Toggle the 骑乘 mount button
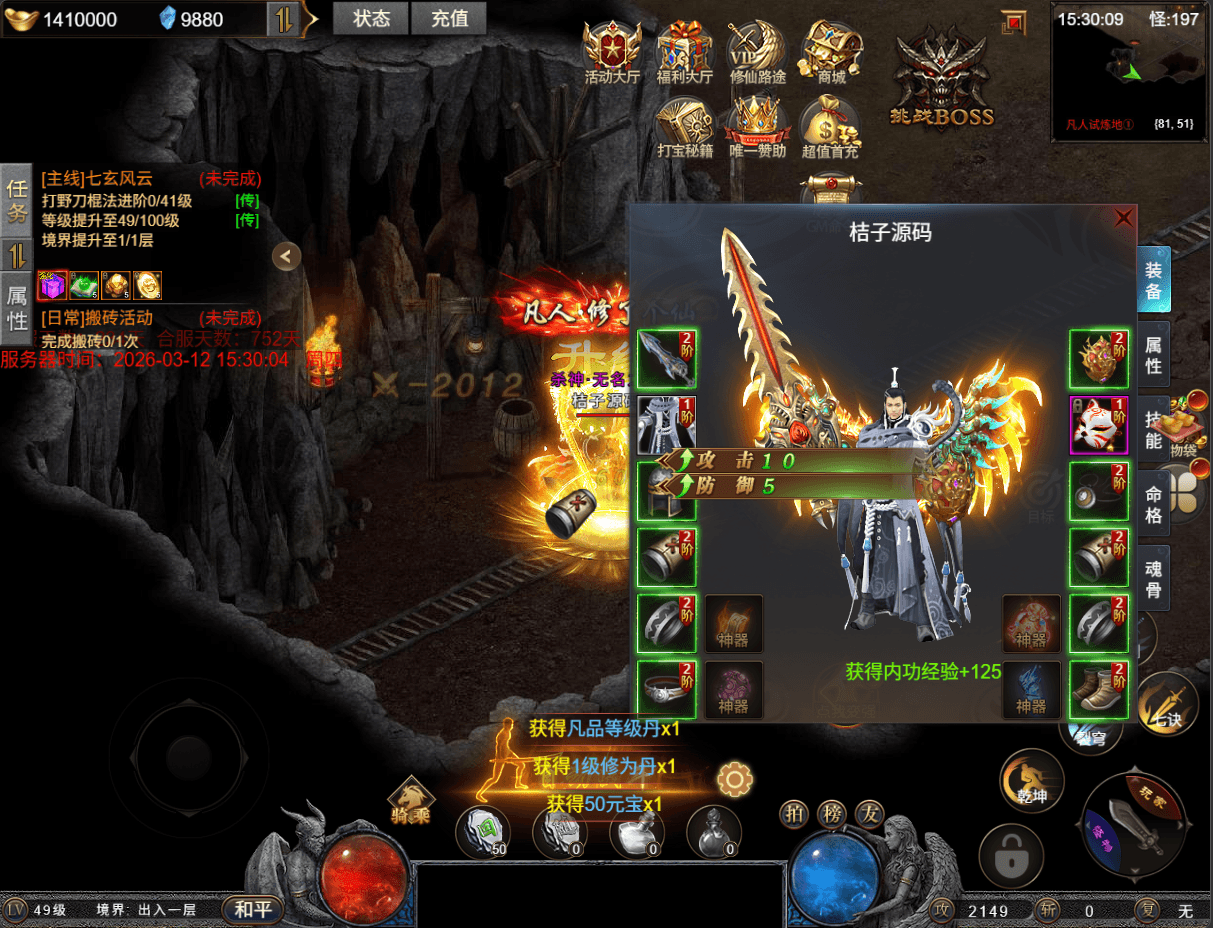The height and width of the screenshot is (928, 1213). [411, 800]
